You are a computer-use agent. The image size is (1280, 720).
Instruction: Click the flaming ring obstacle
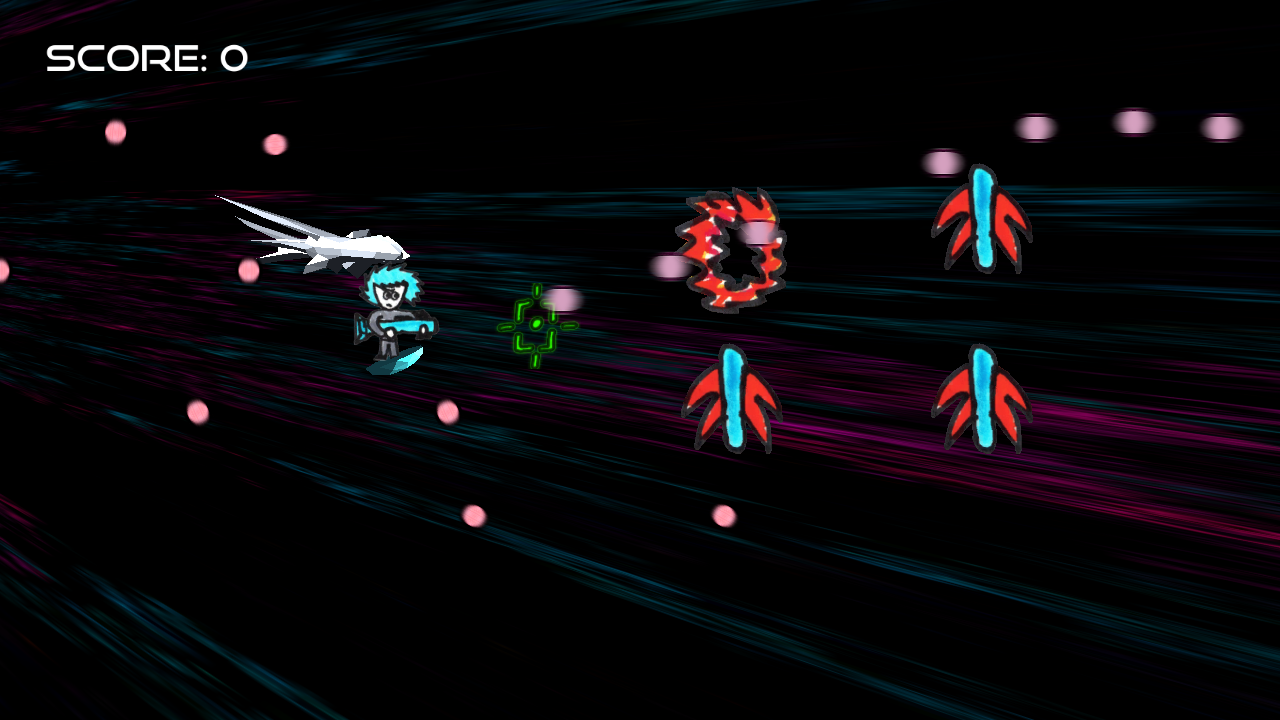click(733, 248)
